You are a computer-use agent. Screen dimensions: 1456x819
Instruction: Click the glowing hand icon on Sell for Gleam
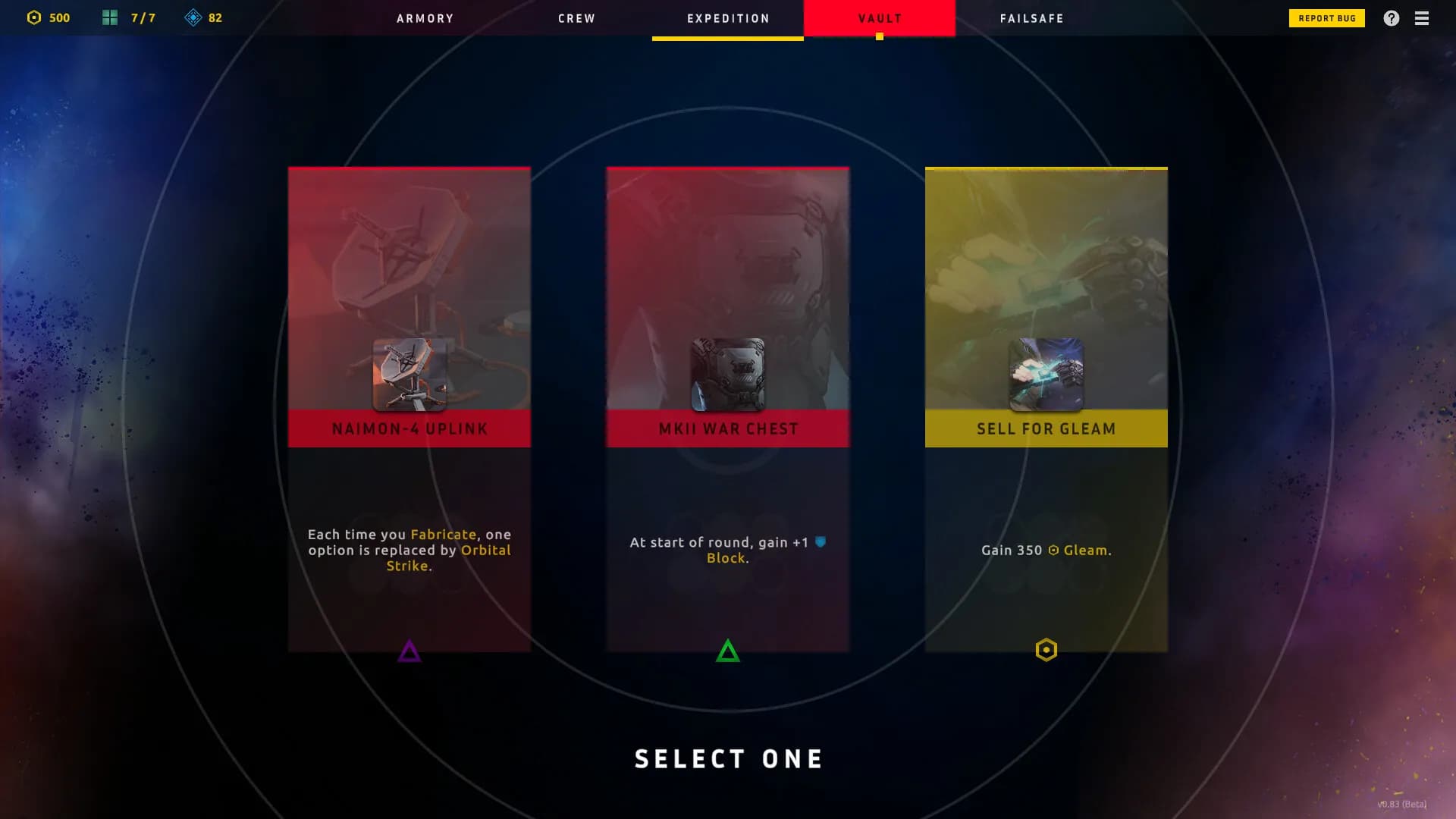click(1046, 372)
